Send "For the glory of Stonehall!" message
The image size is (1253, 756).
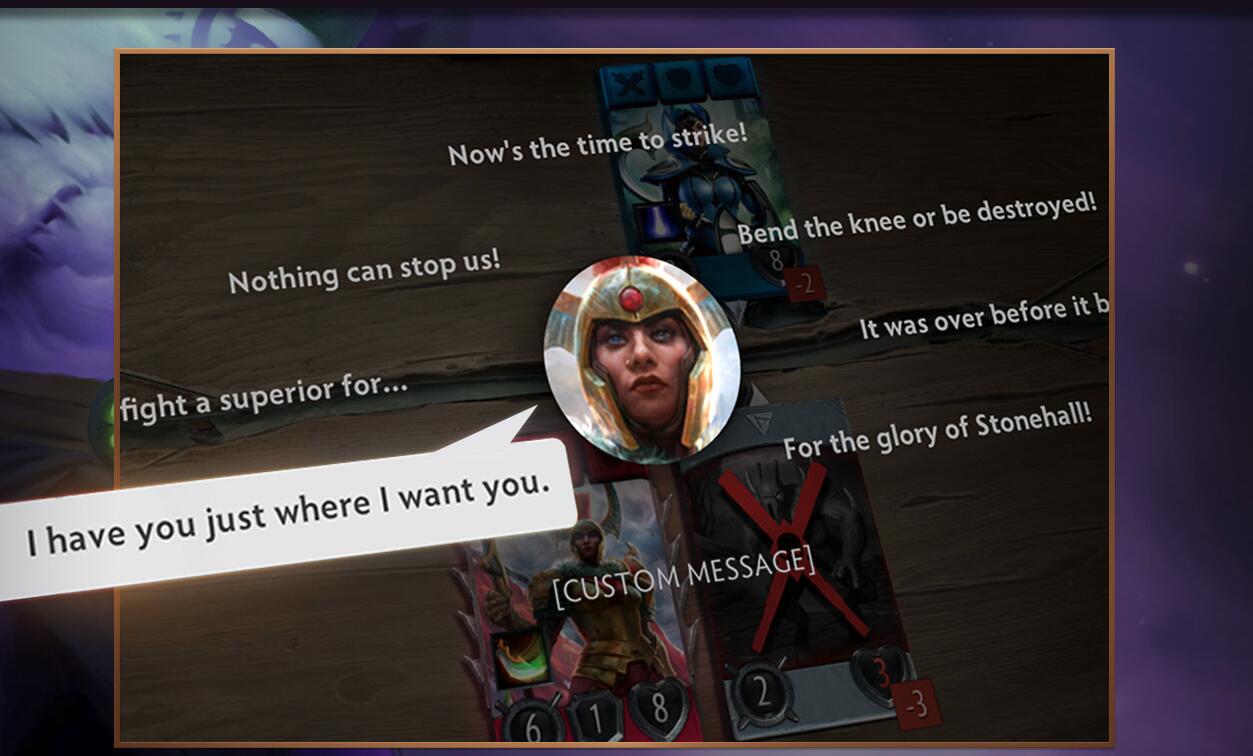pos(937,430)
